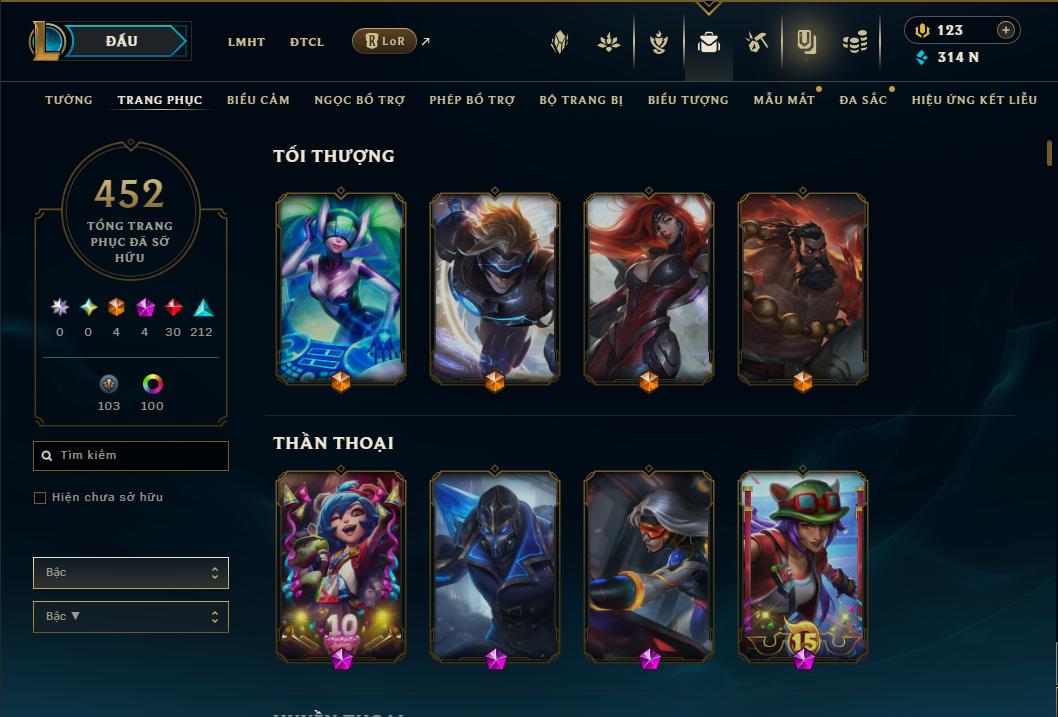Switch to the ĐA SẮC chromas tab

pyautogui.click(x=863, y=100)
